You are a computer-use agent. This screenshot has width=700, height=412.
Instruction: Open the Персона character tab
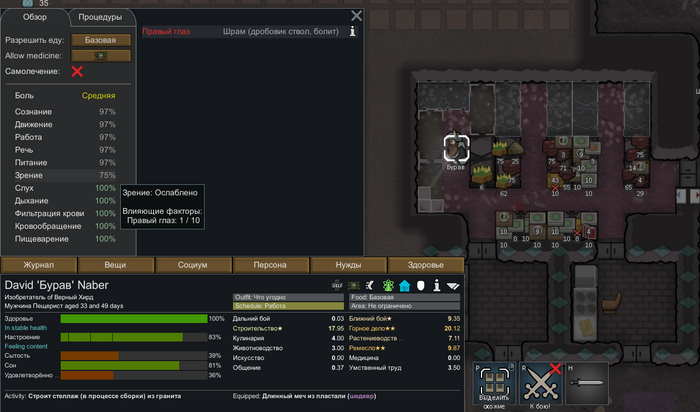coord(271,265)
